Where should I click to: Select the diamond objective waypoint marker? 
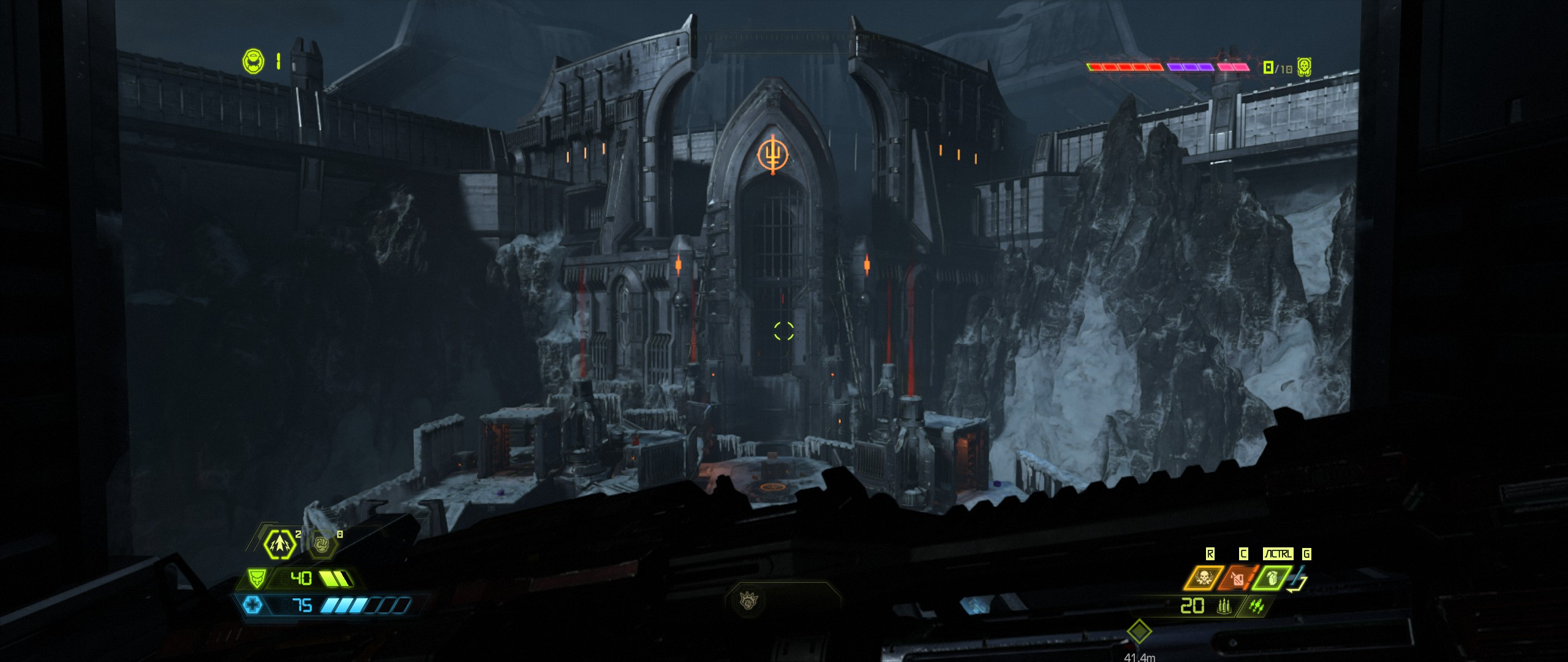click(1139, 631)
